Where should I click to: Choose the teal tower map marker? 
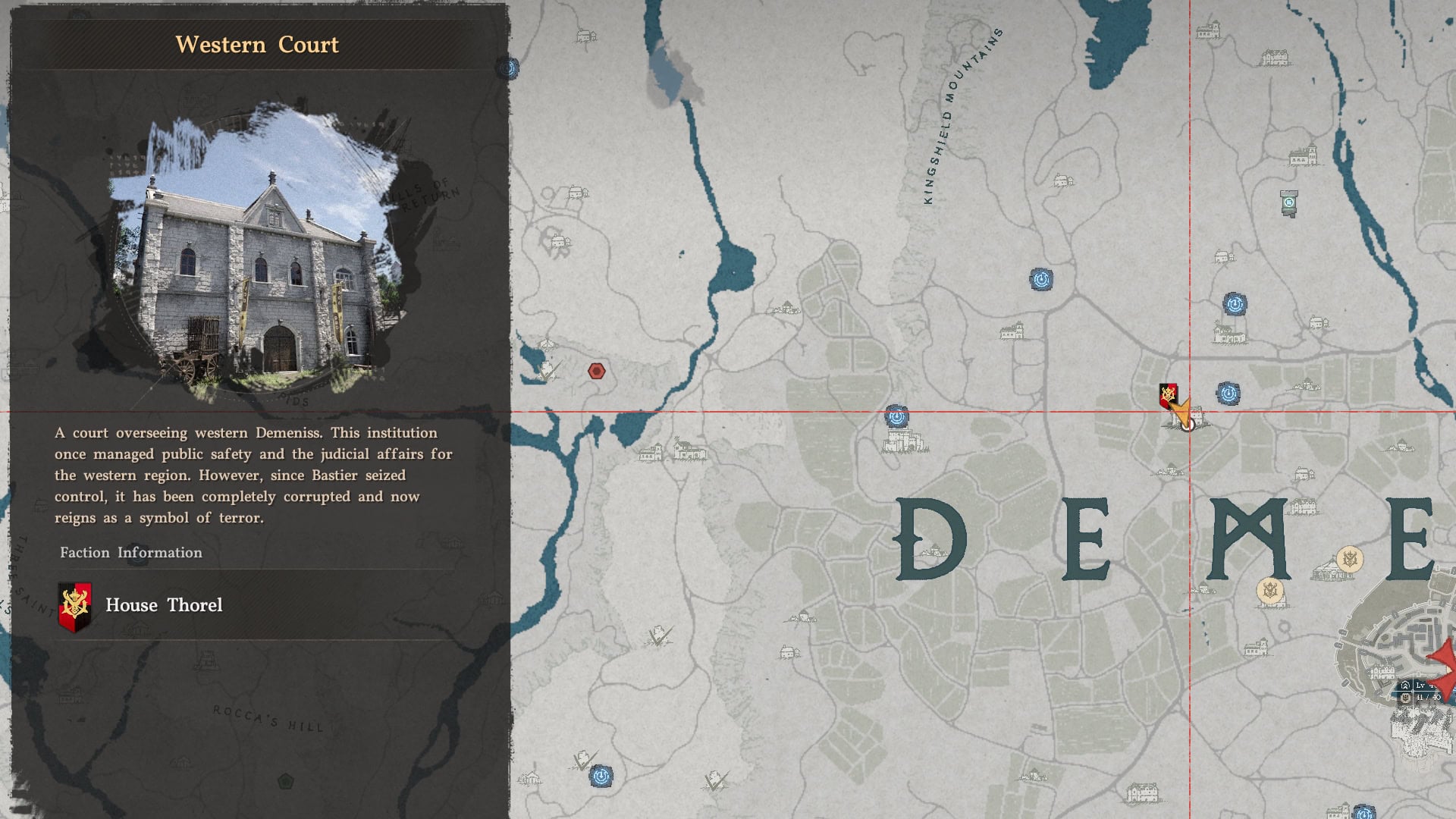coord(1288,202)
